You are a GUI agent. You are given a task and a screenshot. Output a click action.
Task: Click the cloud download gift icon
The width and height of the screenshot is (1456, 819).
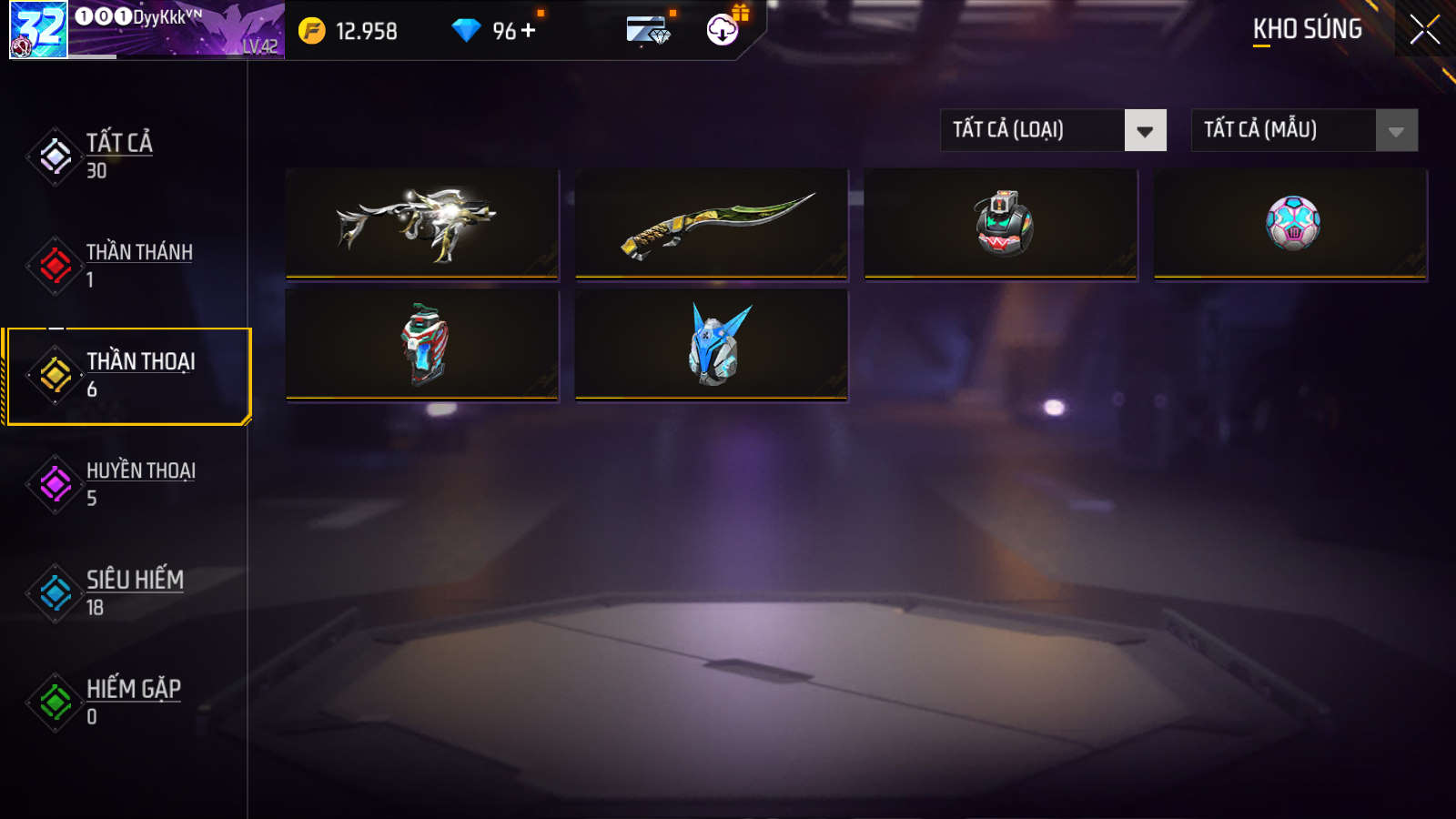pos(723,30)
